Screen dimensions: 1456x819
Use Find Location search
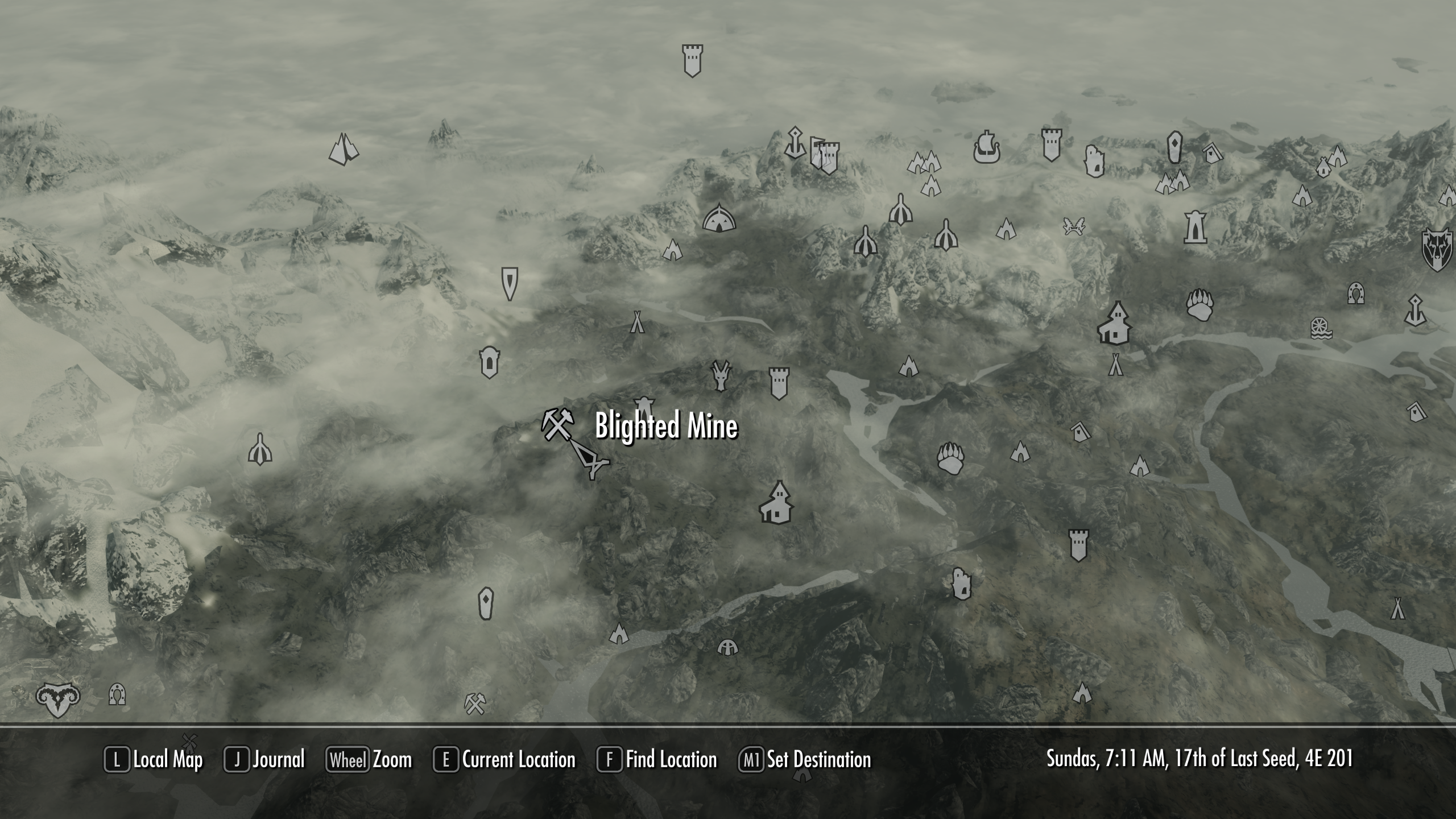671,759
